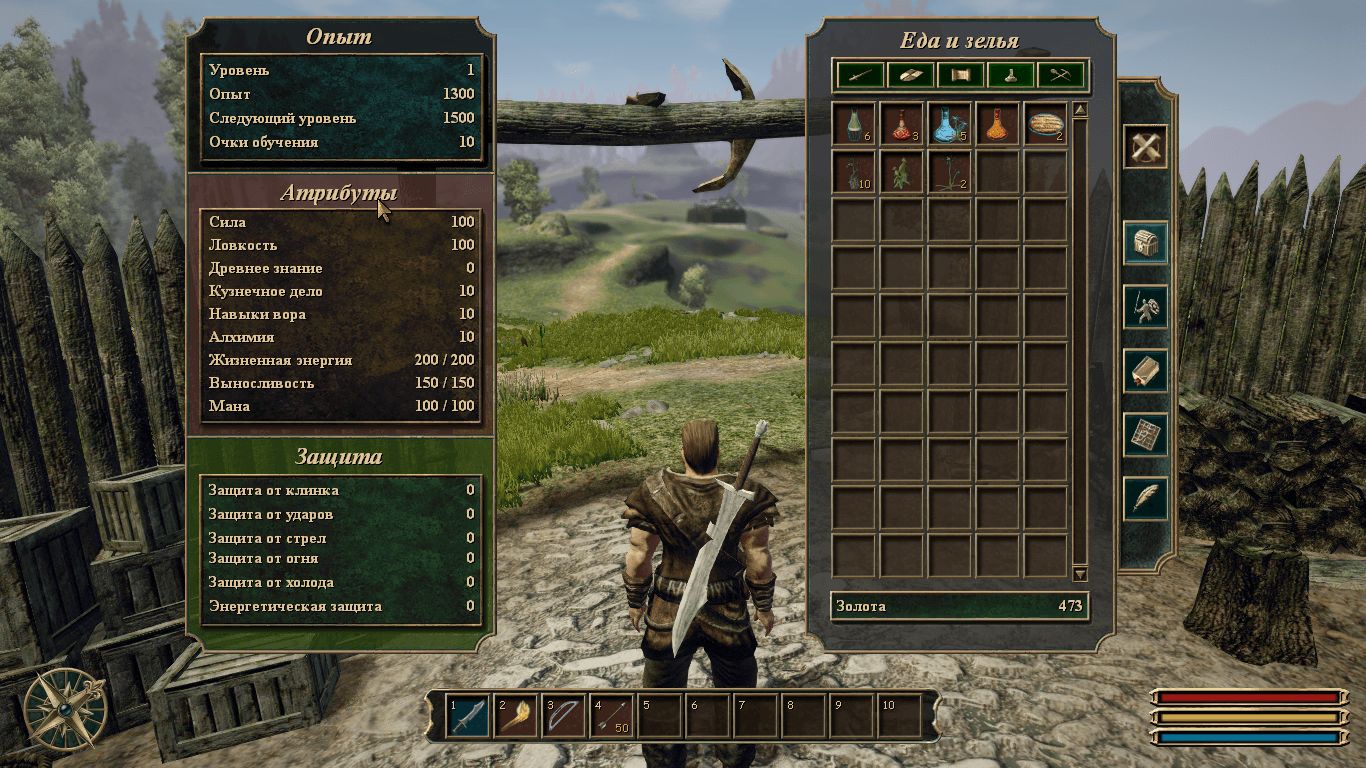1366x768 pixels.
Task: Show the world map grid icon
Action: tap(1145, 435)
